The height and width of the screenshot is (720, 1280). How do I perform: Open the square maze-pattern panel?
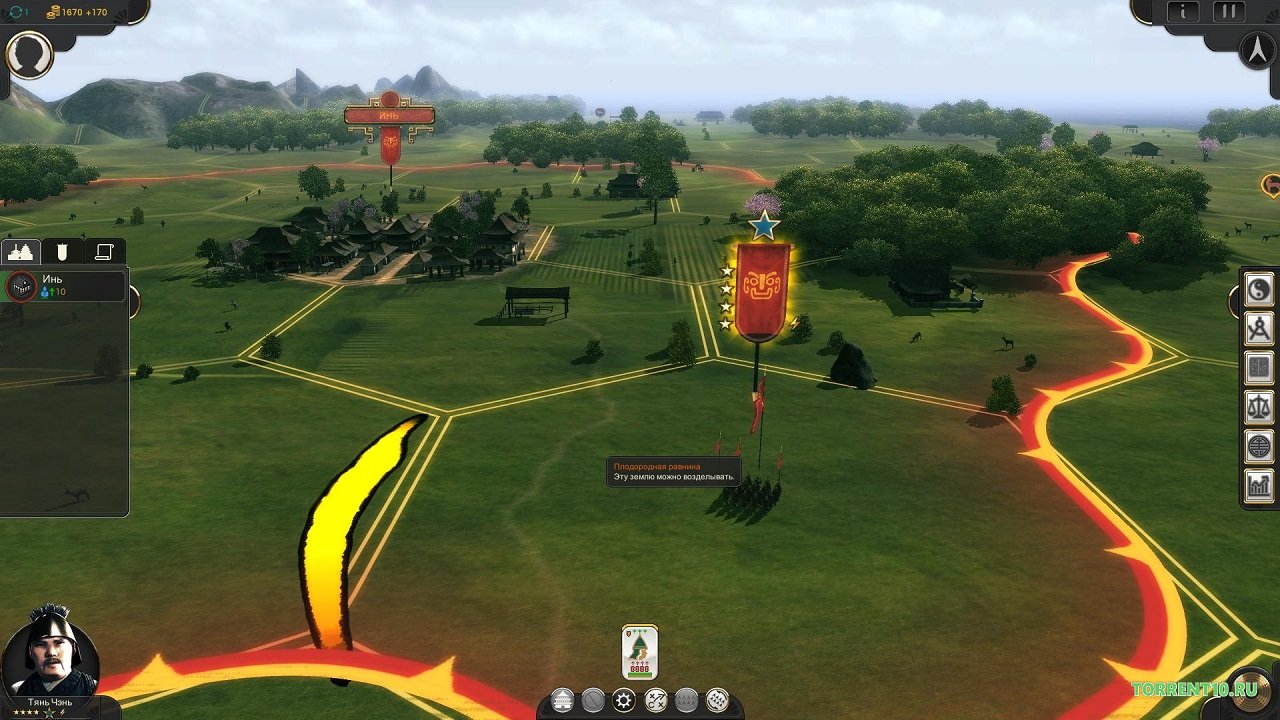tap(1259, 368)
